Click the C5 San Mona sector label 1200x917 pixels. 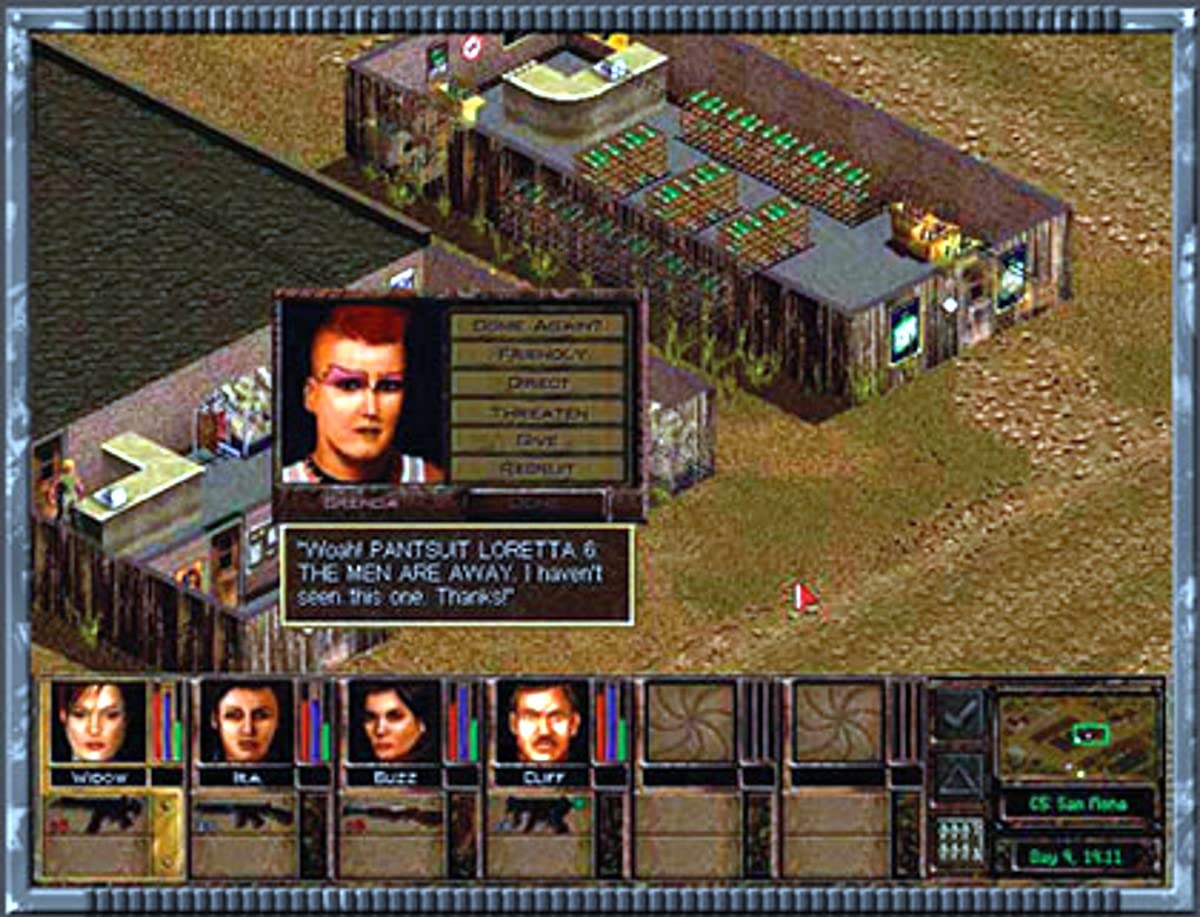click(x=1079, y=803)
